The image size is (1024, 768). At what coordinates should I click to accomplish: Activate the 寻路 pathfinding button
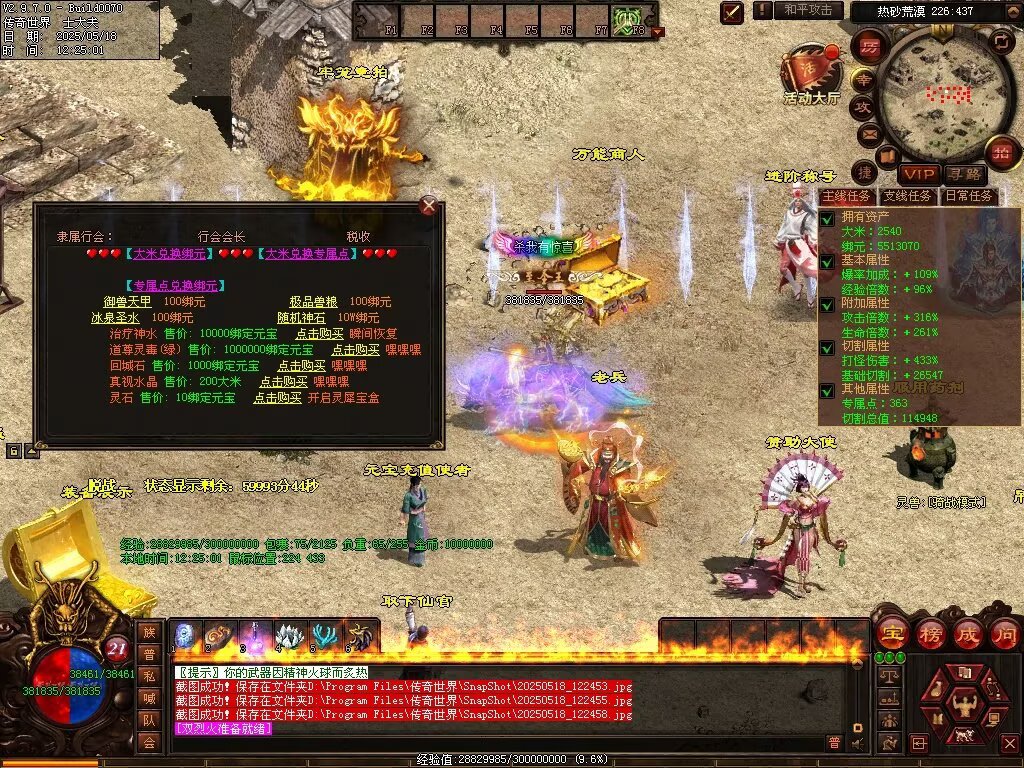(963, 175)
